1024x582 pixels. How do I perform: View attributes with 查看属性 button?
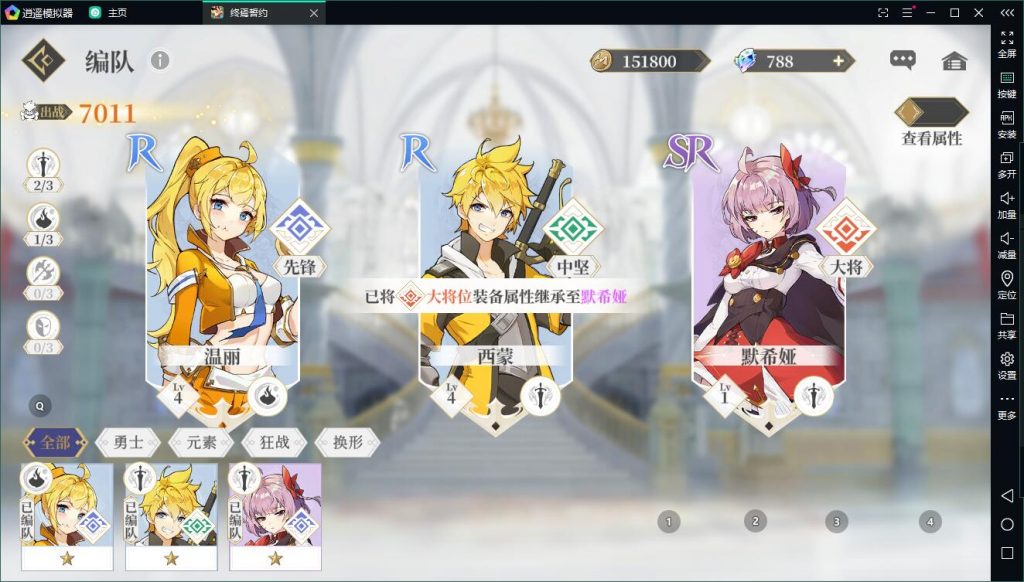(931, 123)
